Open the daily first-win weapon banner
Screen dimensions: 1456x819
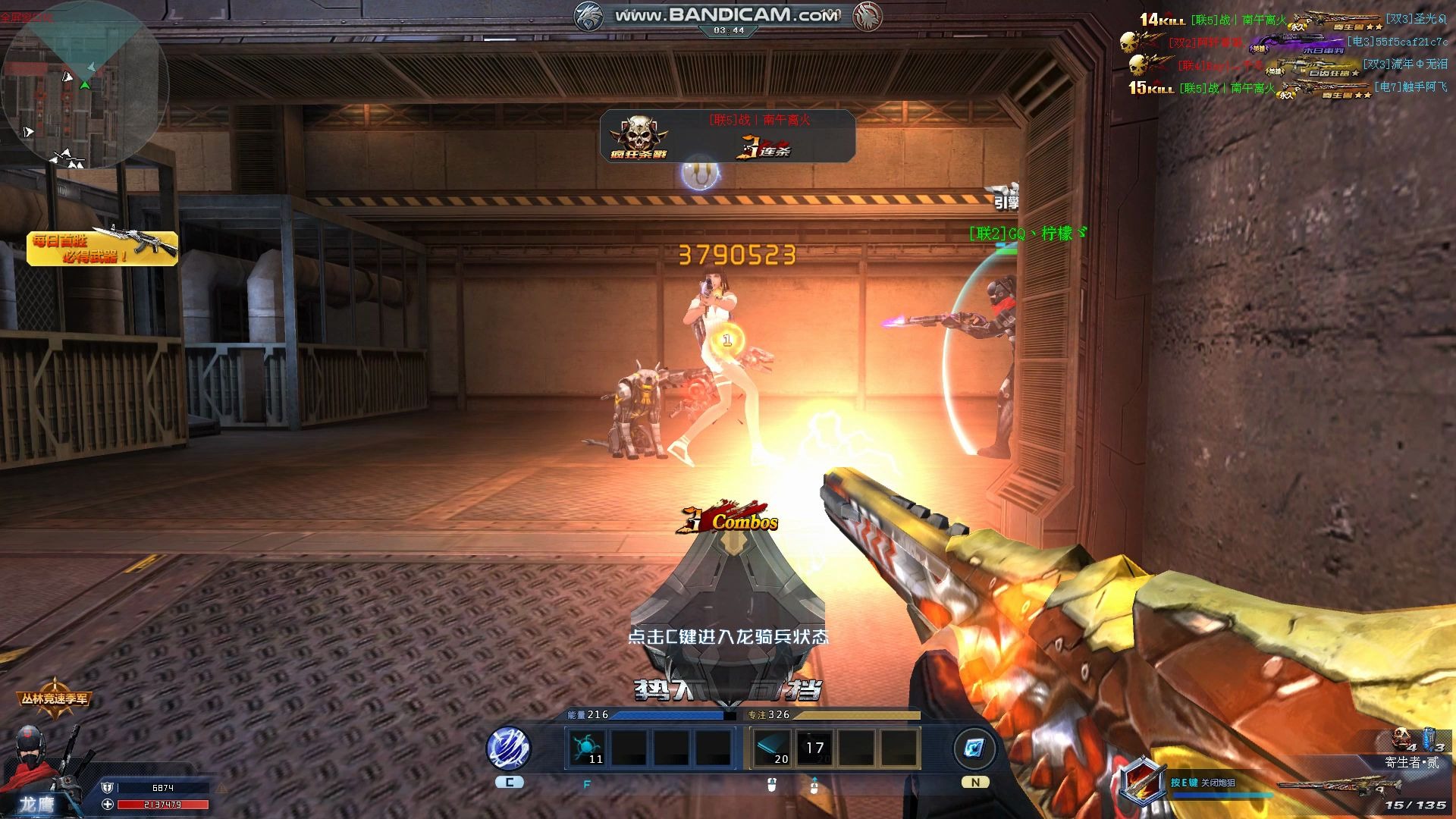102,247
